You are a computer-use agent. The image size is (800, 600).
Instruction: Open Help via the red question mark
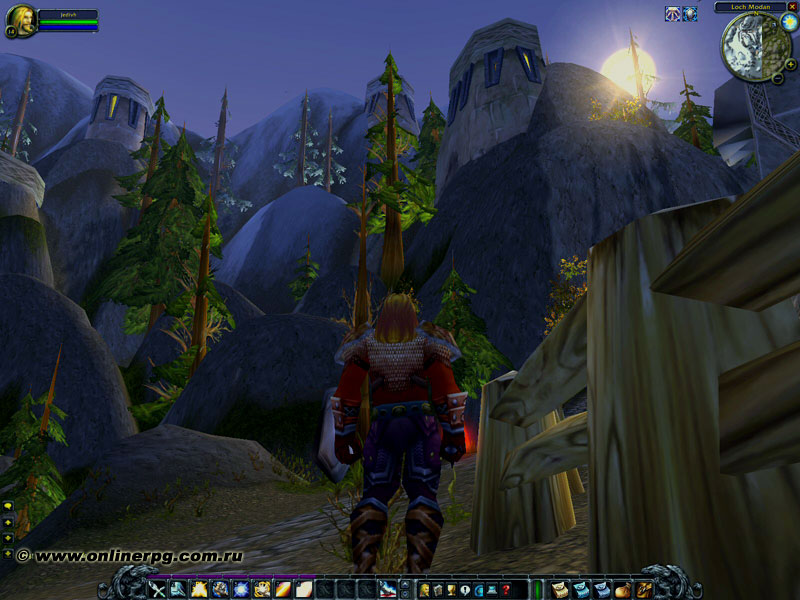coord(506,590)
